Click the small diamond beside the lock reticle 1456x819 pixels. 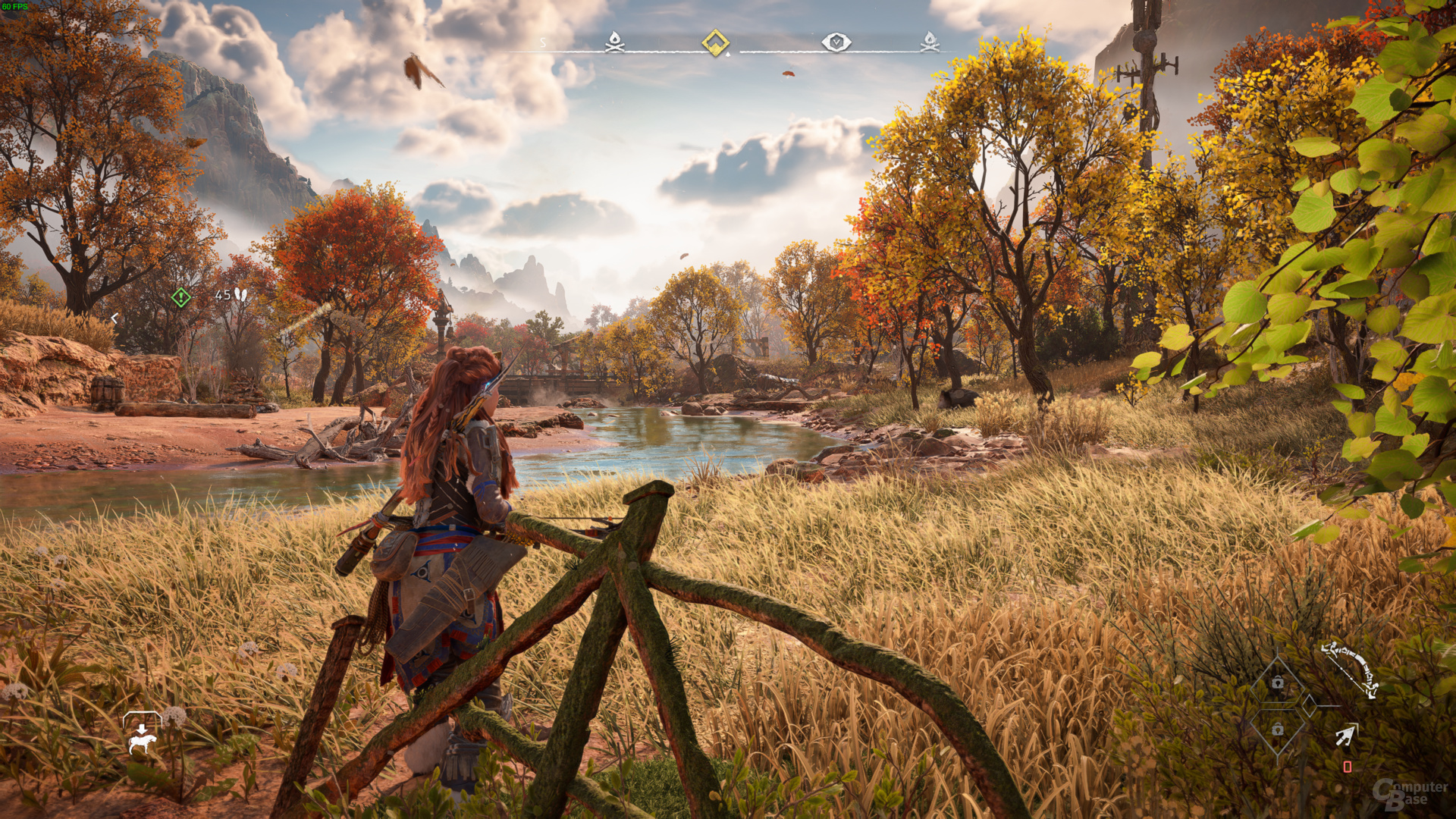[x=1309, y=705]
